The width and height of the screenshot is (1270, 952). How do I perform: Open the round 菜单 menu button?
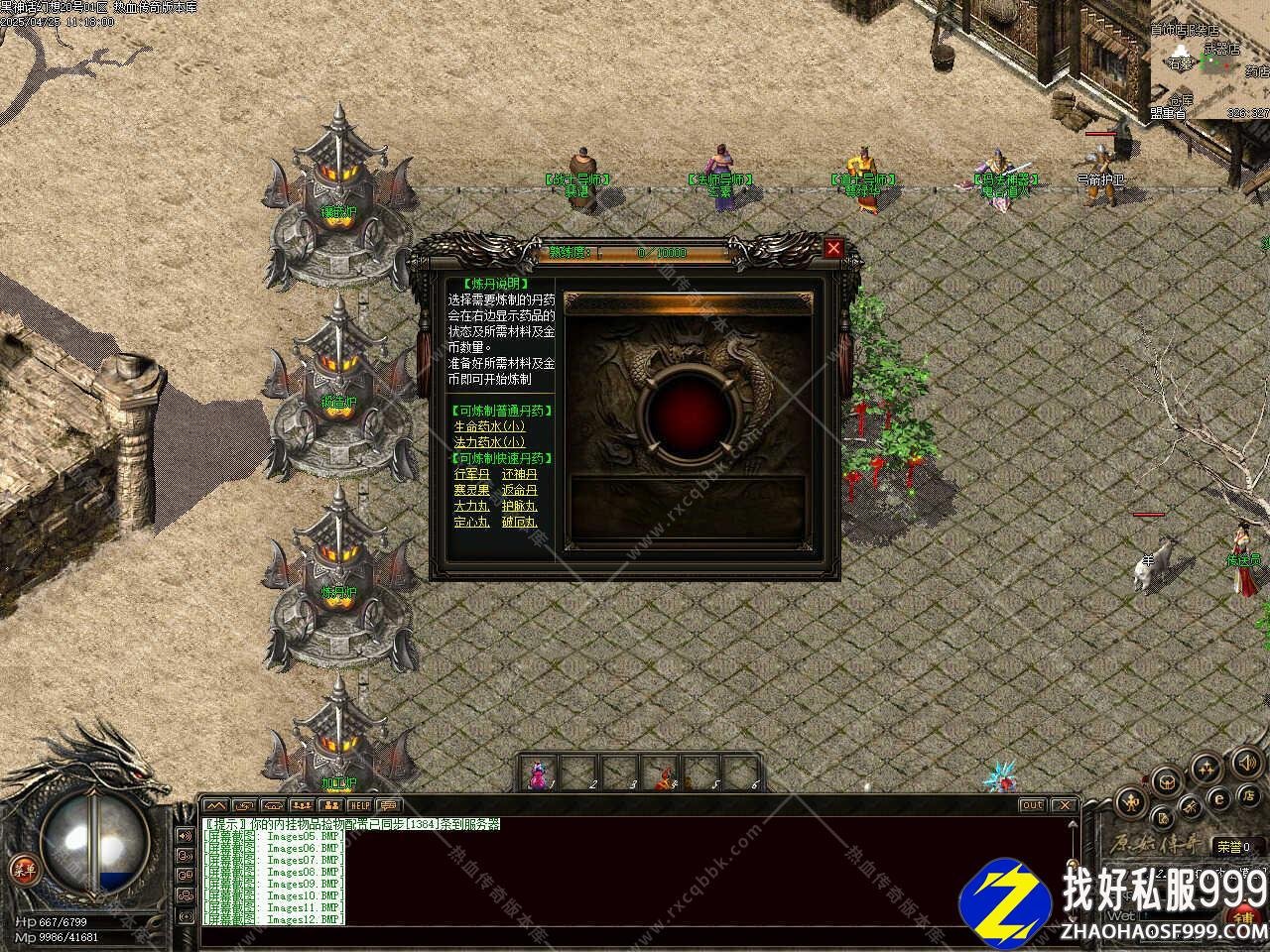click(22, 869)
